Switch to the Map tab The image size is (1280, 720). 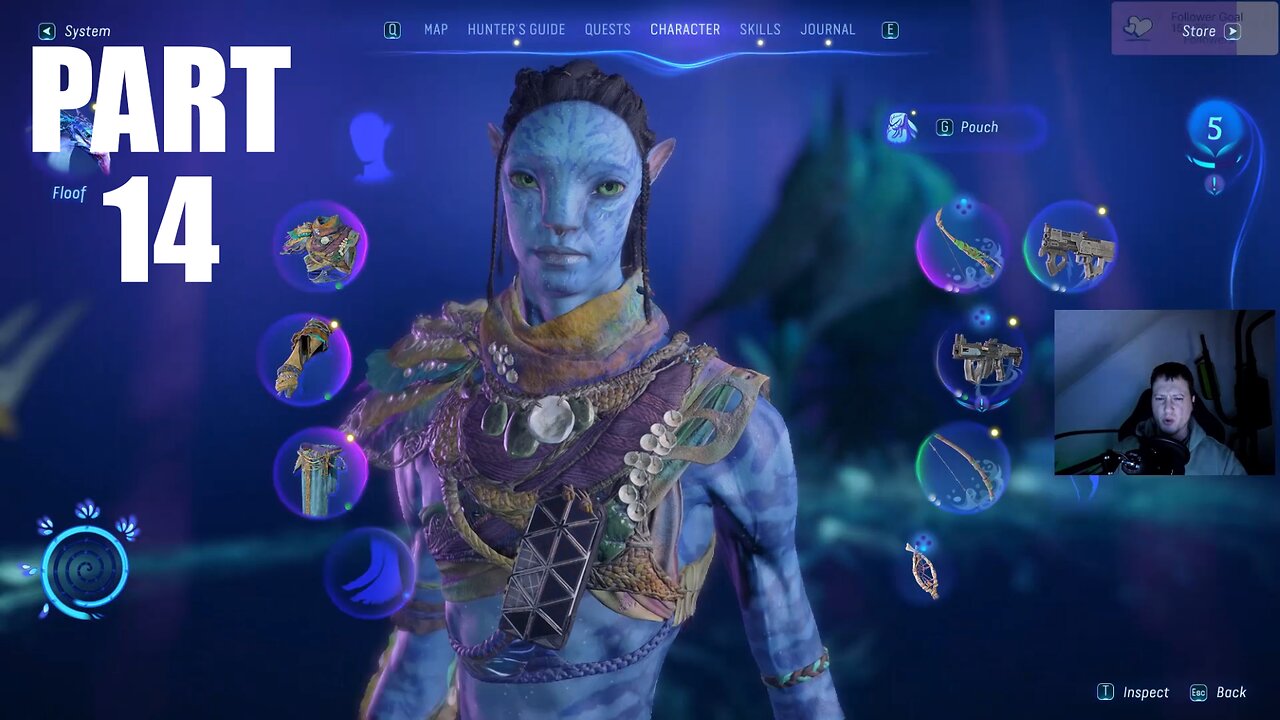(436, 30)
